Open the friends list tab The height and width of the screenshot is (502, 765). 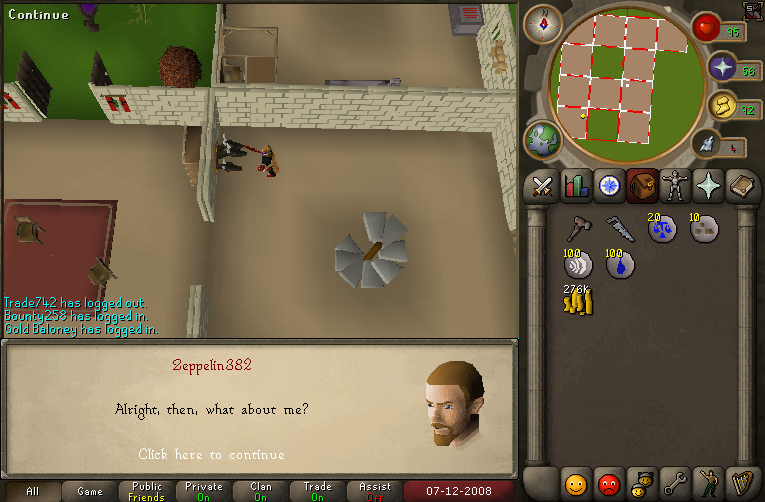[x=575, y=483]
